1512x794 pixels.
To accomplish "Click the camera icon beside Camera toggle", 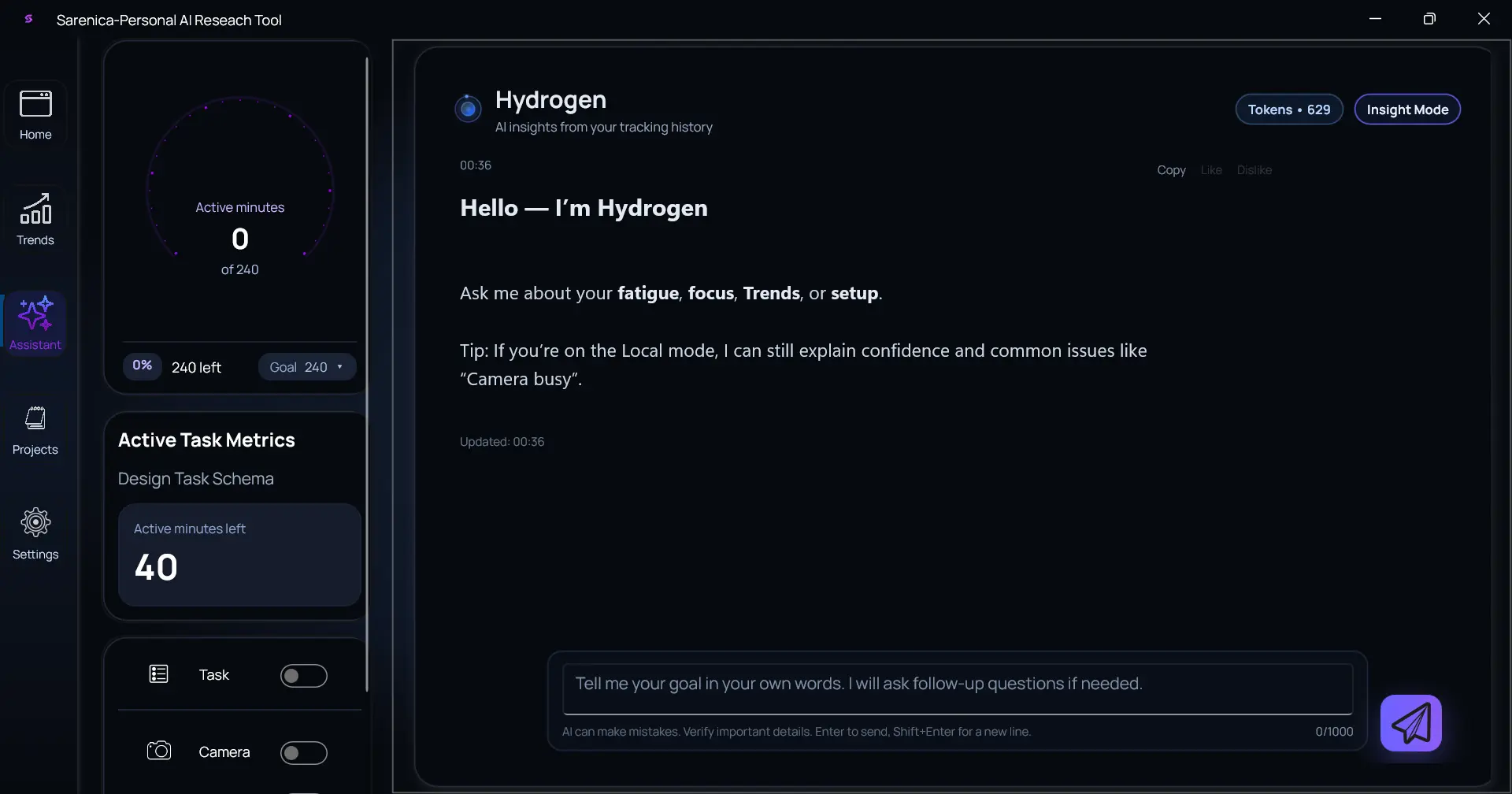I will (158, 751).
